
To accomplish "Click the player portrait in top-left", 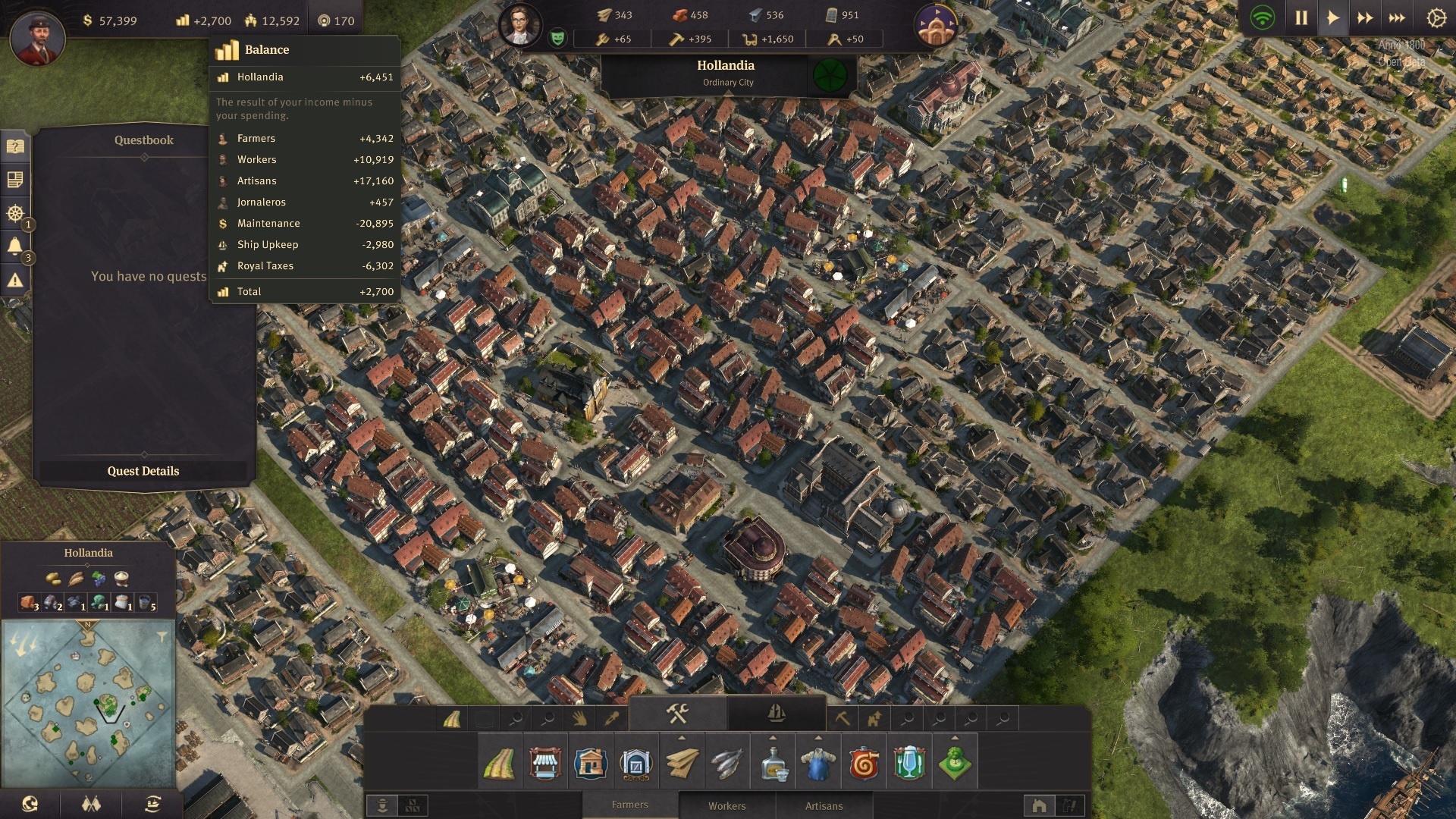I will pyautogui.click(x=37, y=38).
